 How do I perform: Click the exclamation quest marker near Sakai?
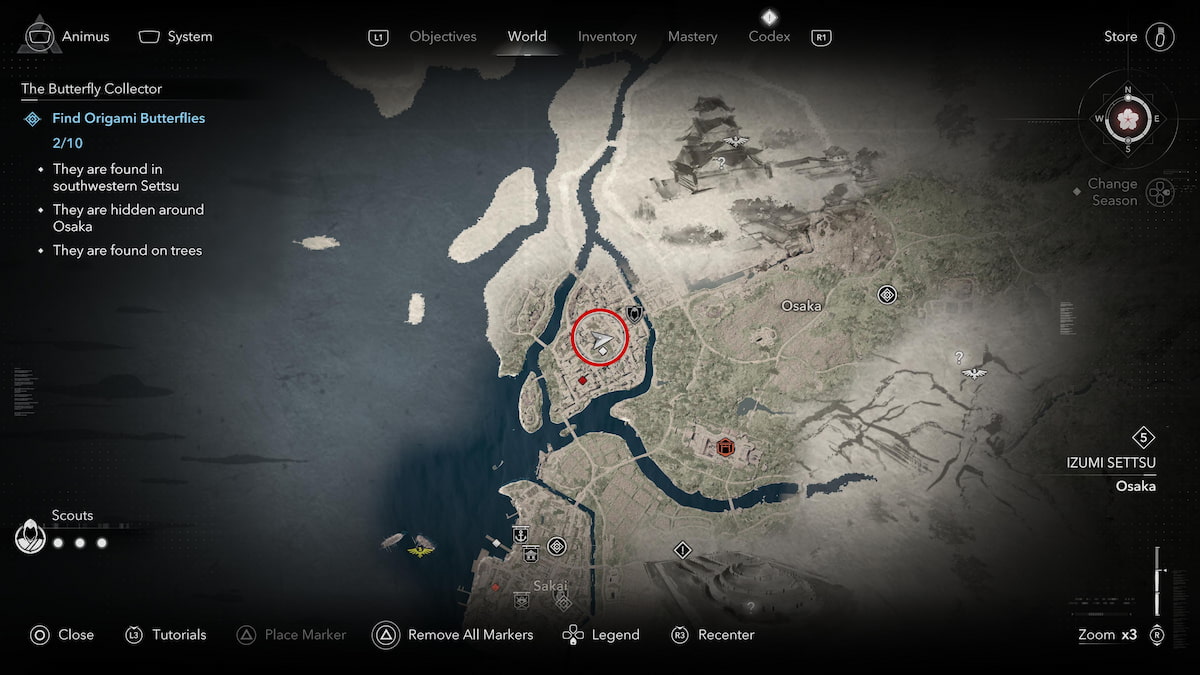point(683,550)
